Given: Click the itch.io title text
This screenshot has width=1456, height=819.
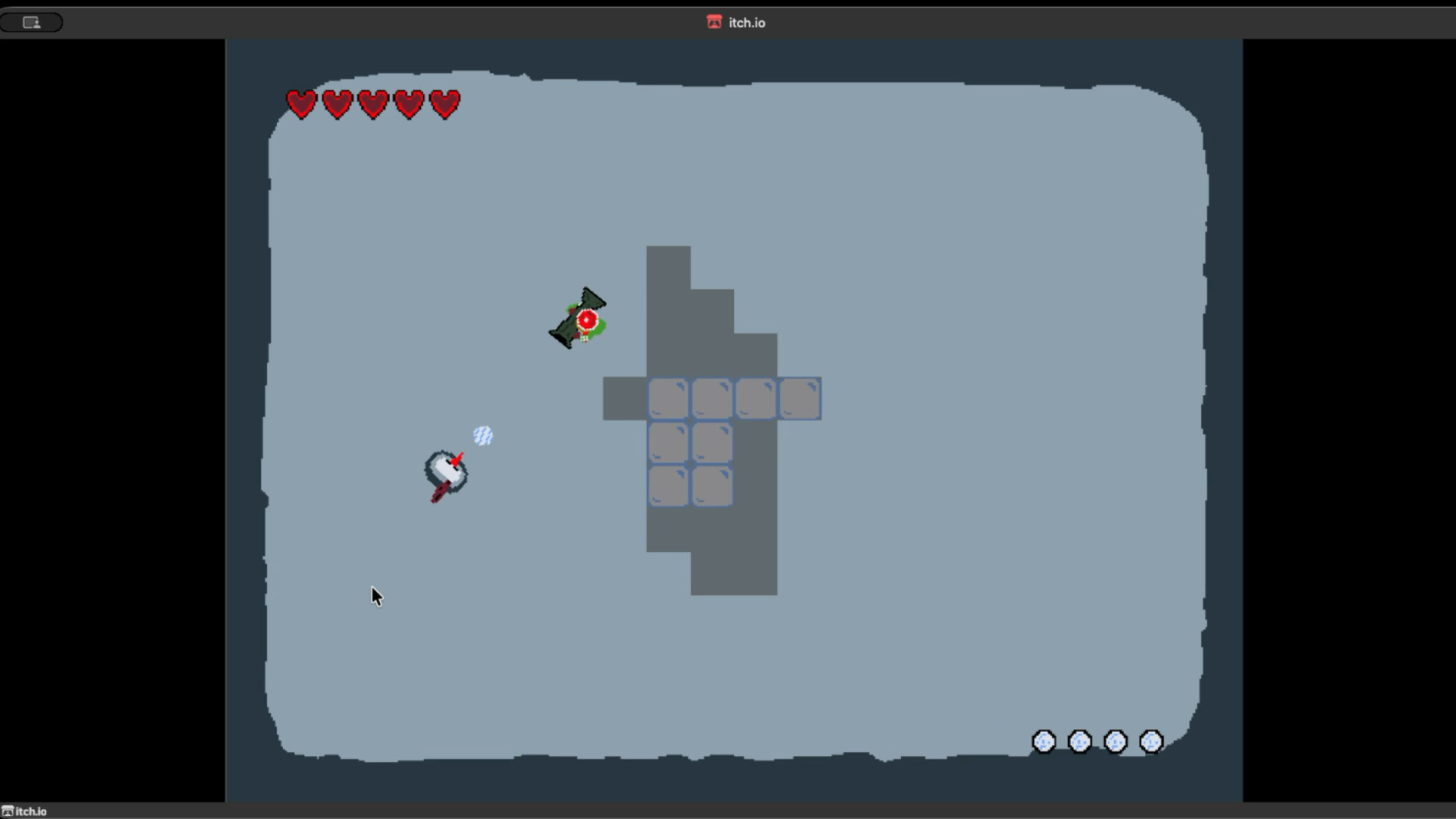Looking at the screenshot, I should 746,22.
